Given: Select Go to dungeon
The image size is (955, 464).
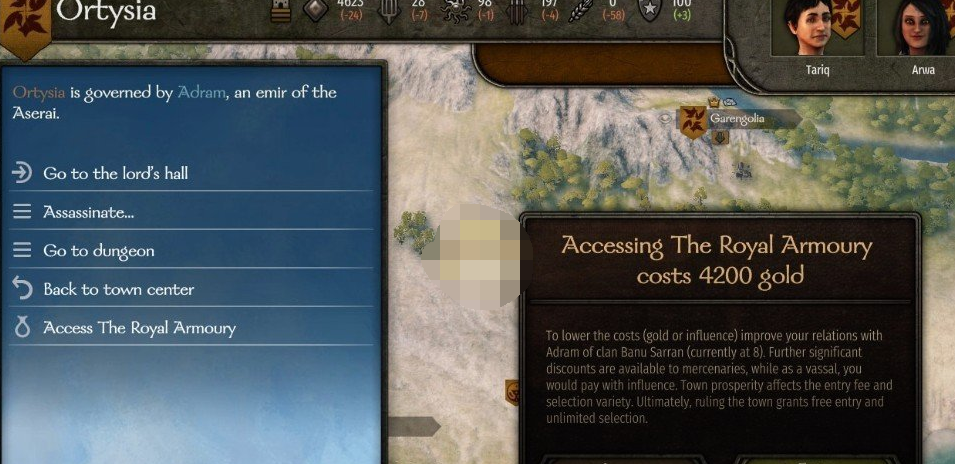Looking at the screenshot, I should pos(98,251).
